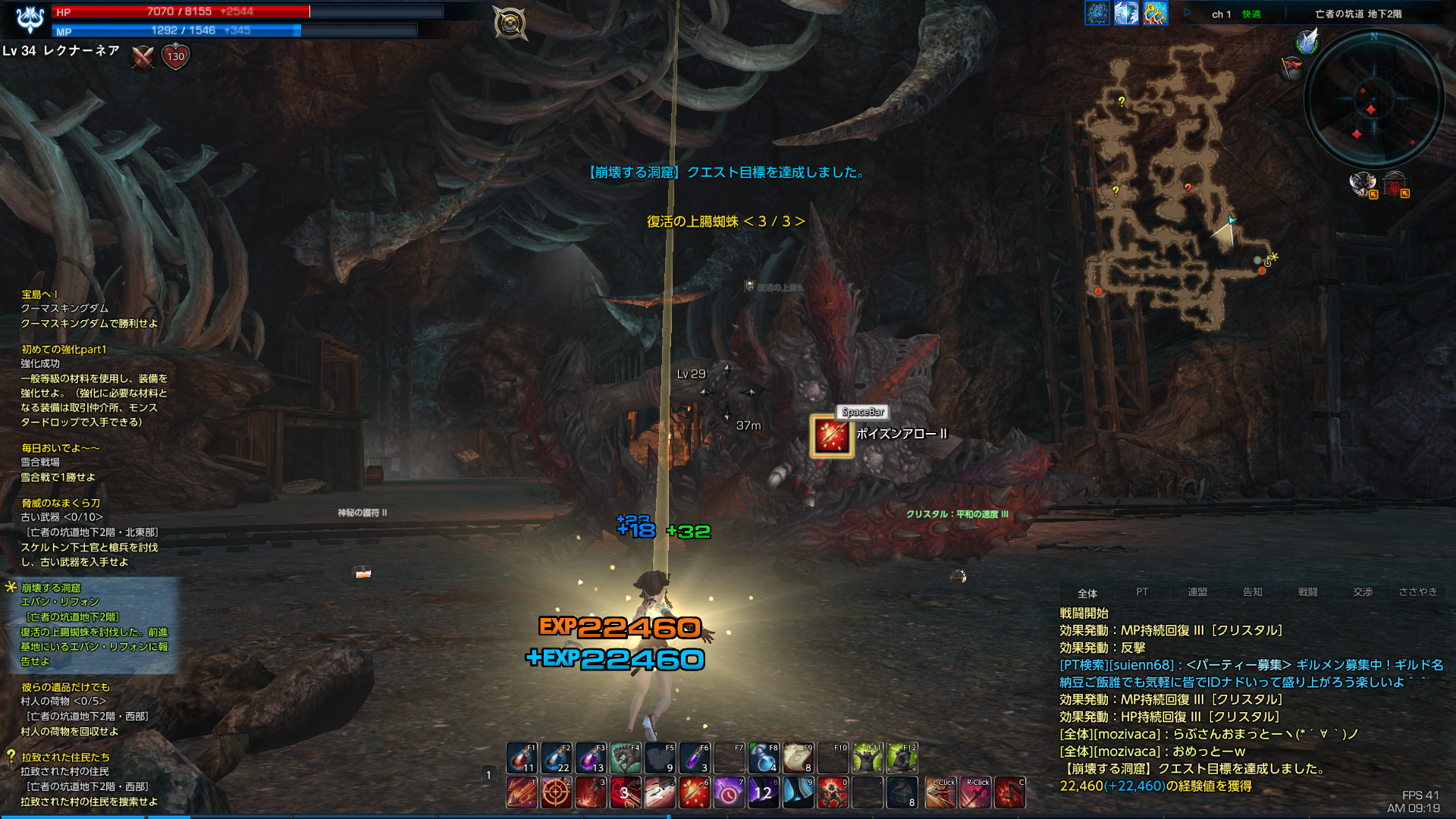
Task: Open the ささやき whisper chat tab
Action: 1417,592
